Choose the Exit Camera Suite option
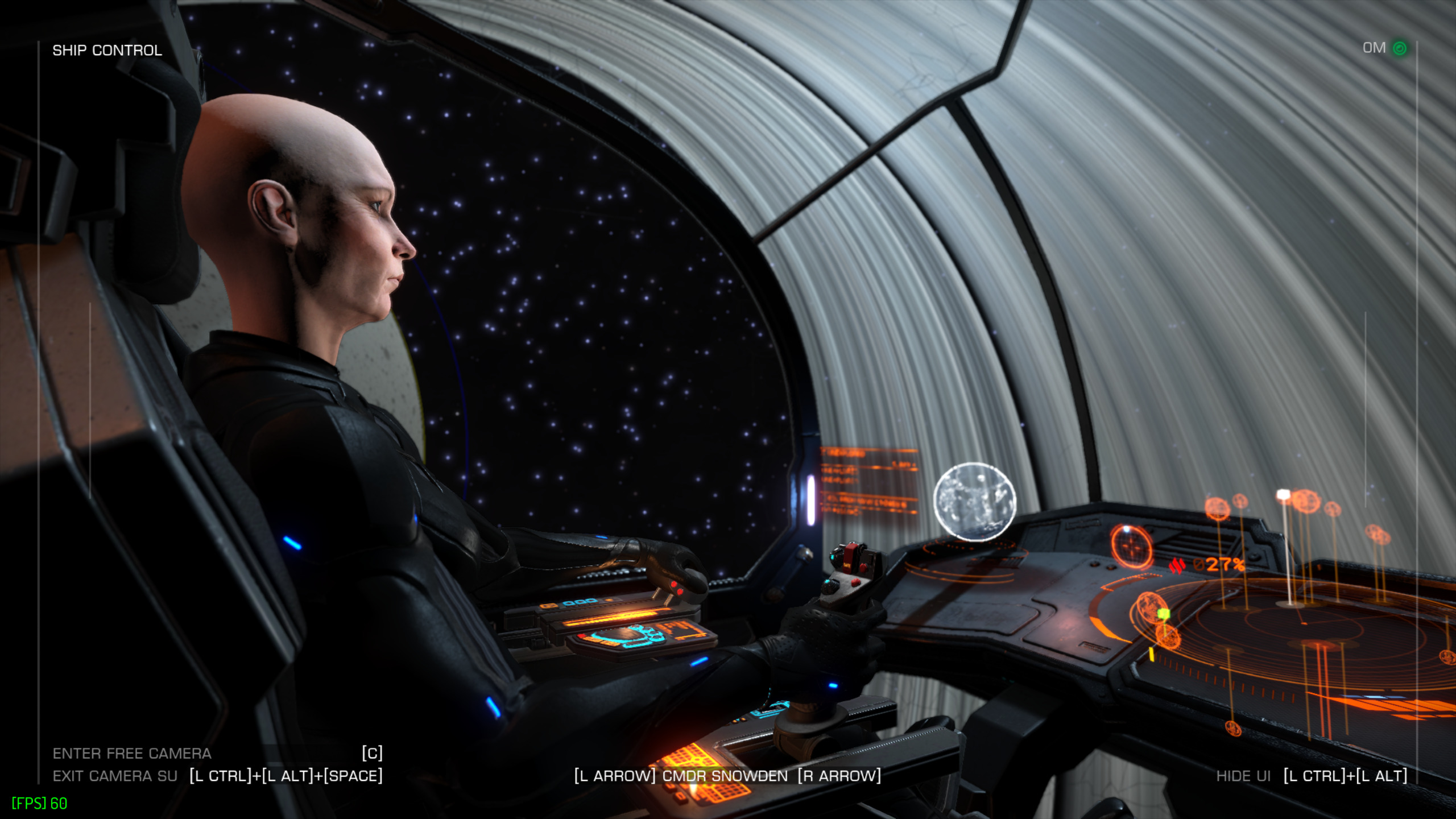The width and height of the screenshot is (1456, 819). 115,776
